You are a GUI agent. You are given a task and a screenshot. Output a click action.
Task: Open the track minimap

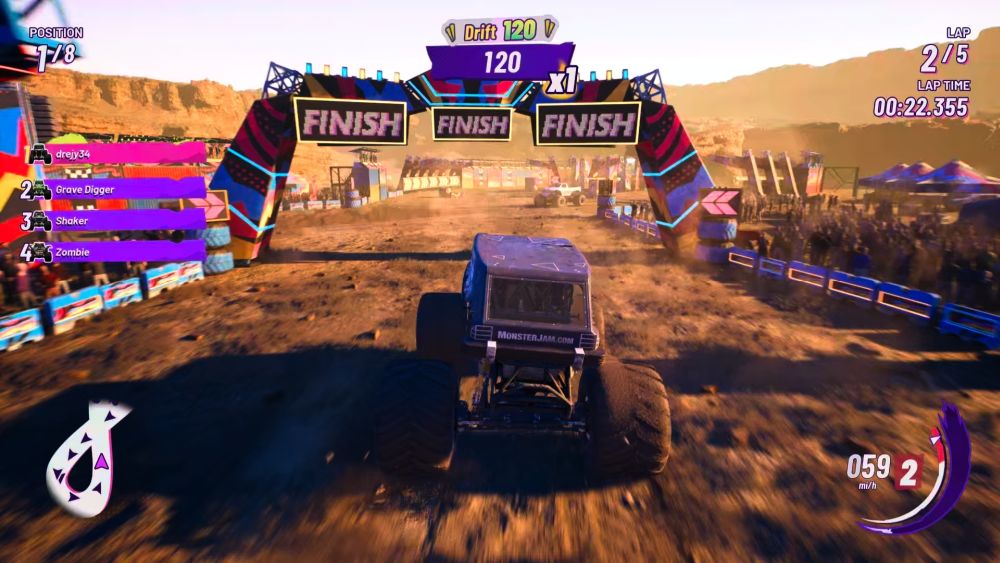pos(86,458)
